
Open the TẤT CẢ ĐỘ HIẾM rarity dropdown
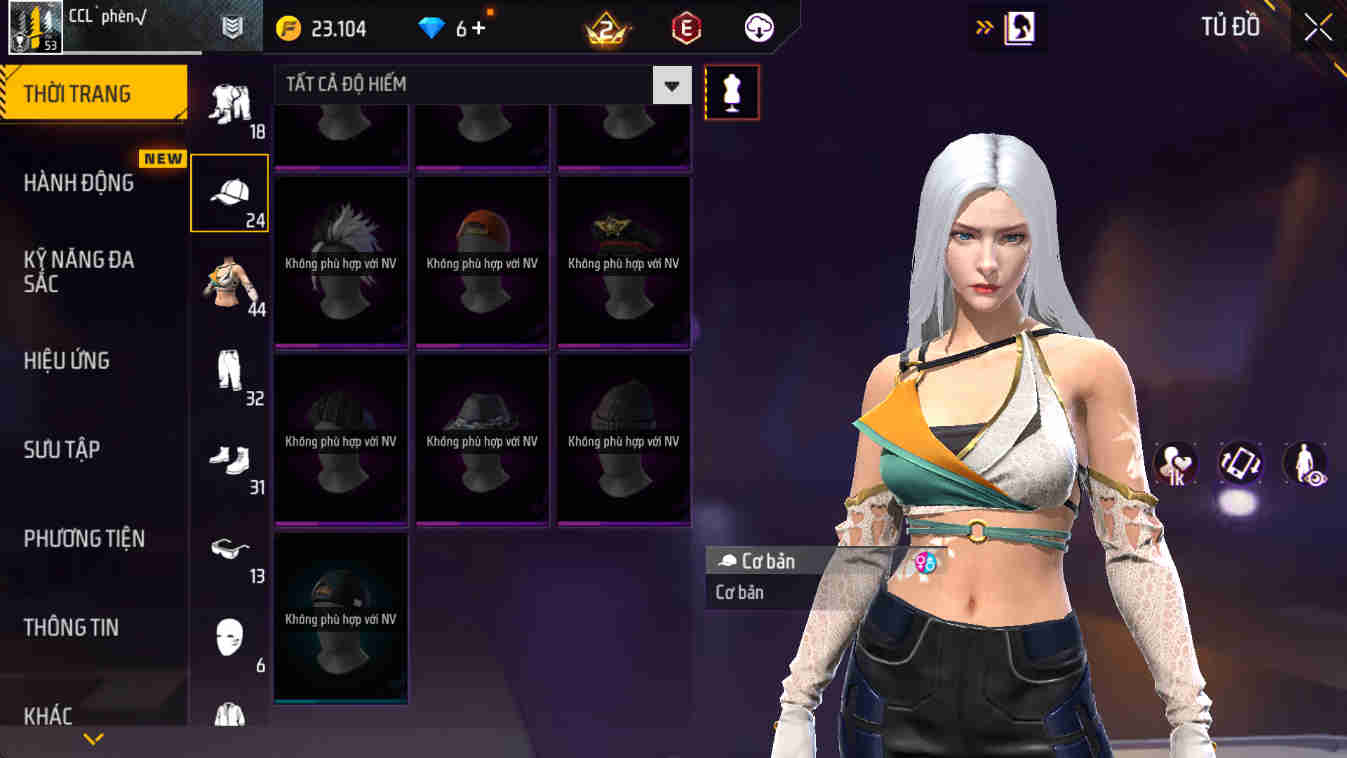click(x=470, y=84)
